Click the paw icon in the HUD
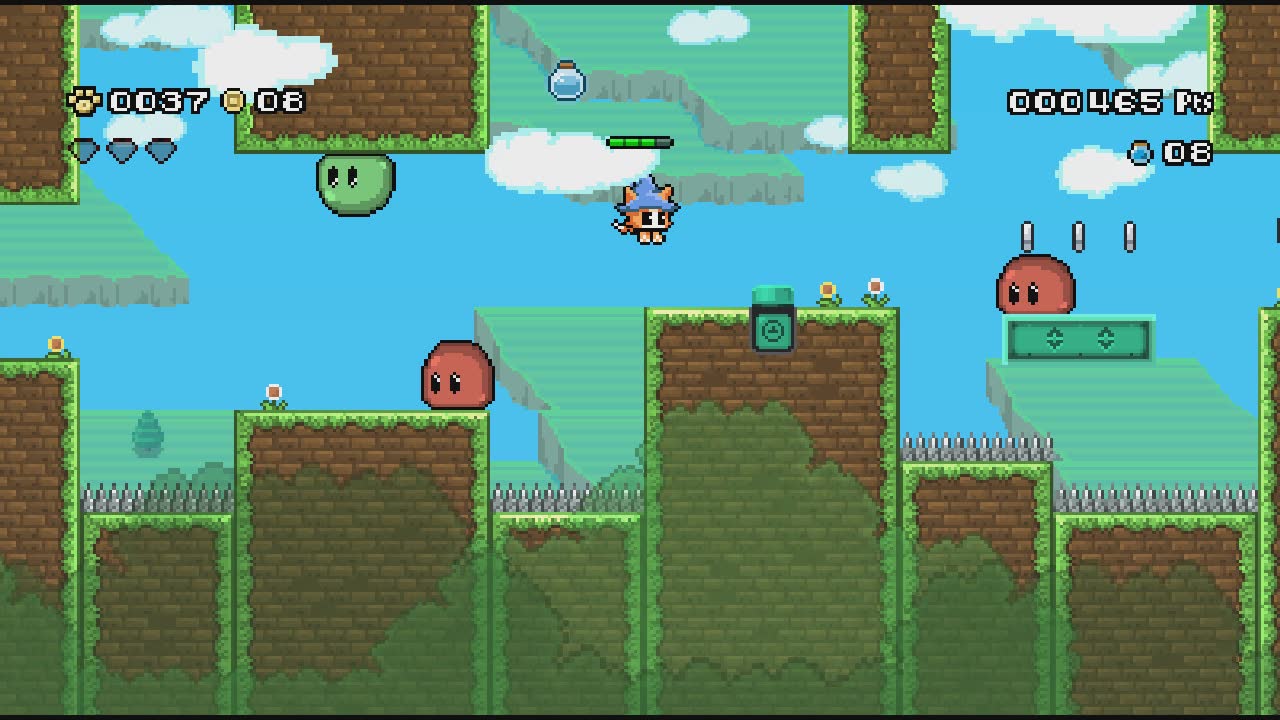Viewport: 1280px width, 720px height. [x=87, y=101]
